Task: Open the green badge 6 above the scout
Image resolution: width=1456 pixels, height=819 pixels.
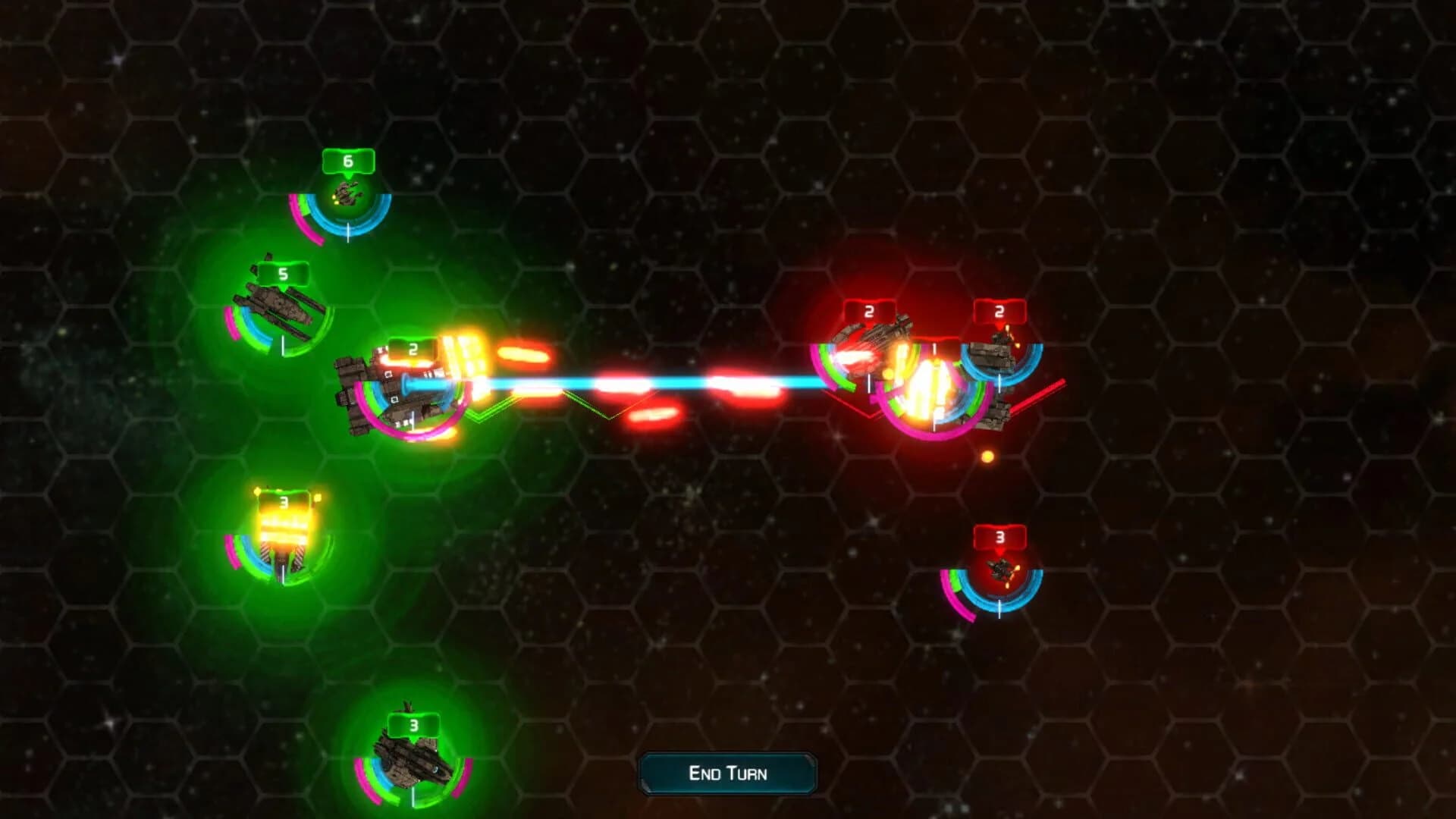Action: tap(347, 161)
